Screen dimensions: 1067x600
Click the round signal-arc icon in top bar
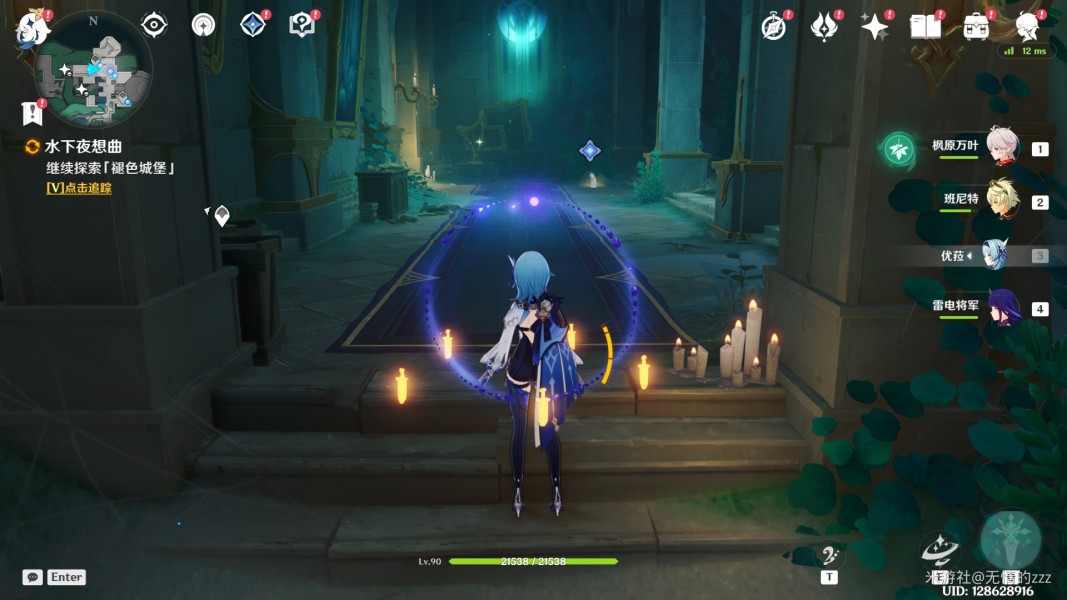(x=203, y=25)
